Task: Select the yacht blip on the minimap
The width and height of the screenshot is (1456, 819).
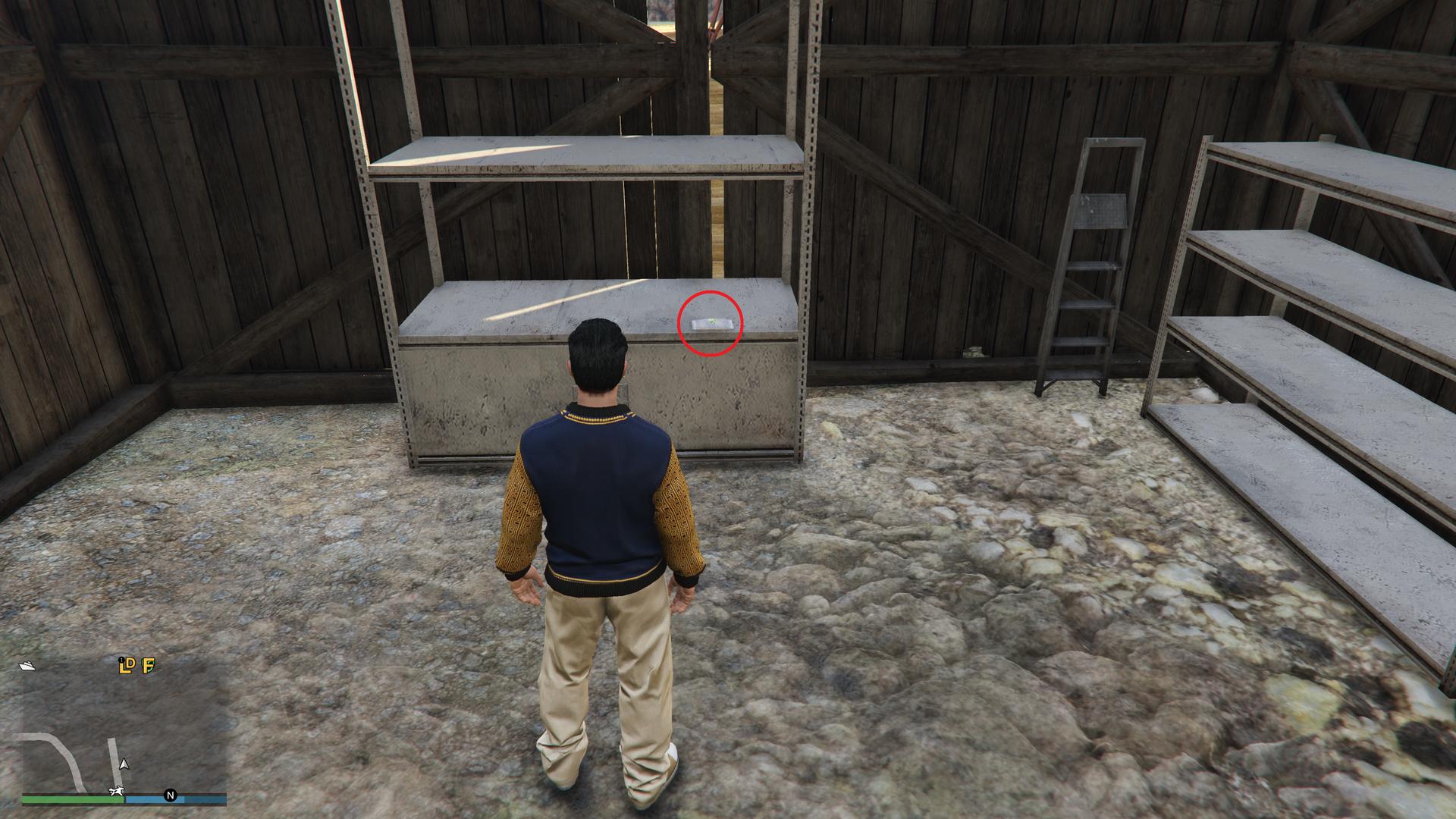Action: click(28, 666)
